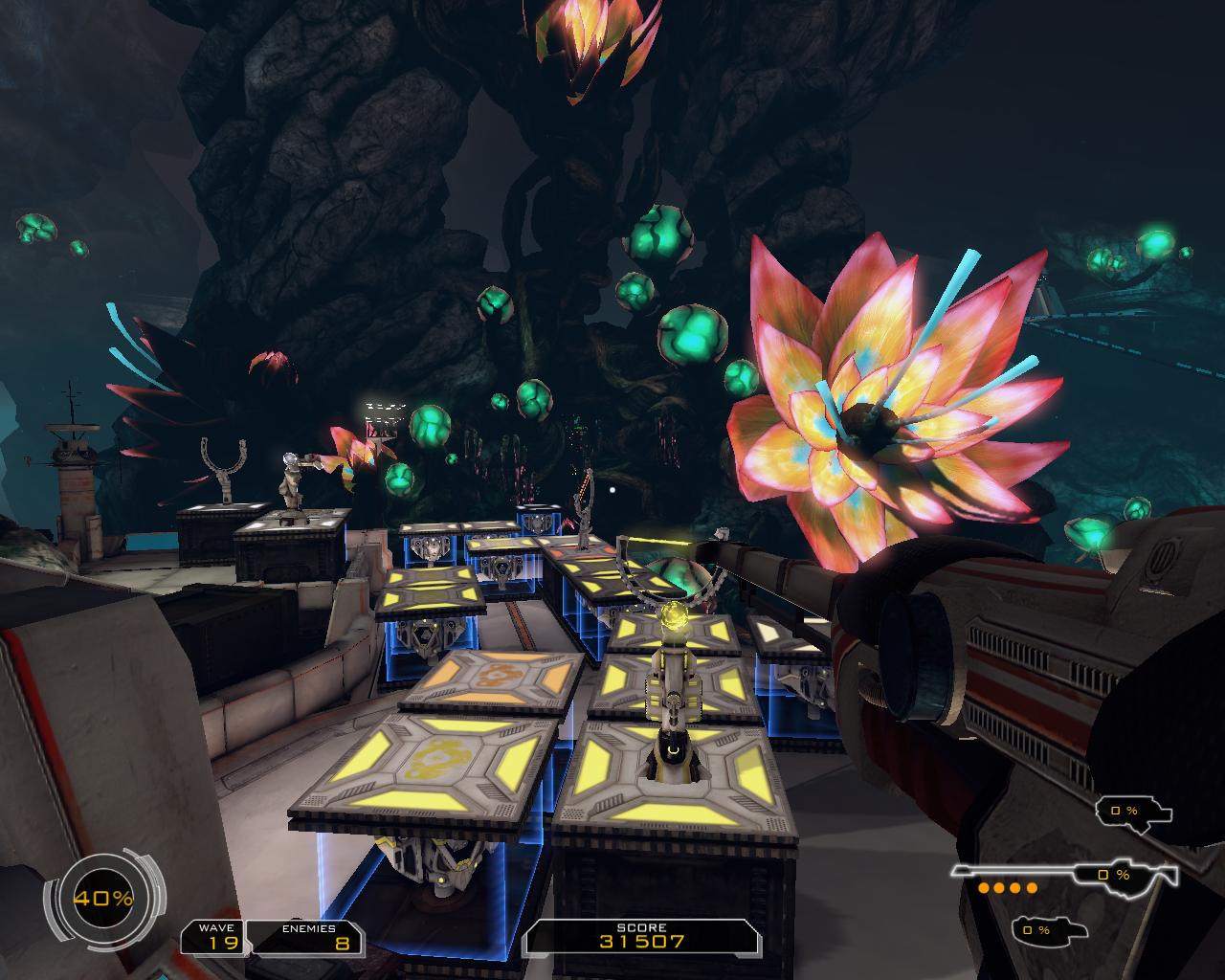Choose the bottom small weapon silhouette icon
Viewport: 1225px width, 980px height.
1048,928
